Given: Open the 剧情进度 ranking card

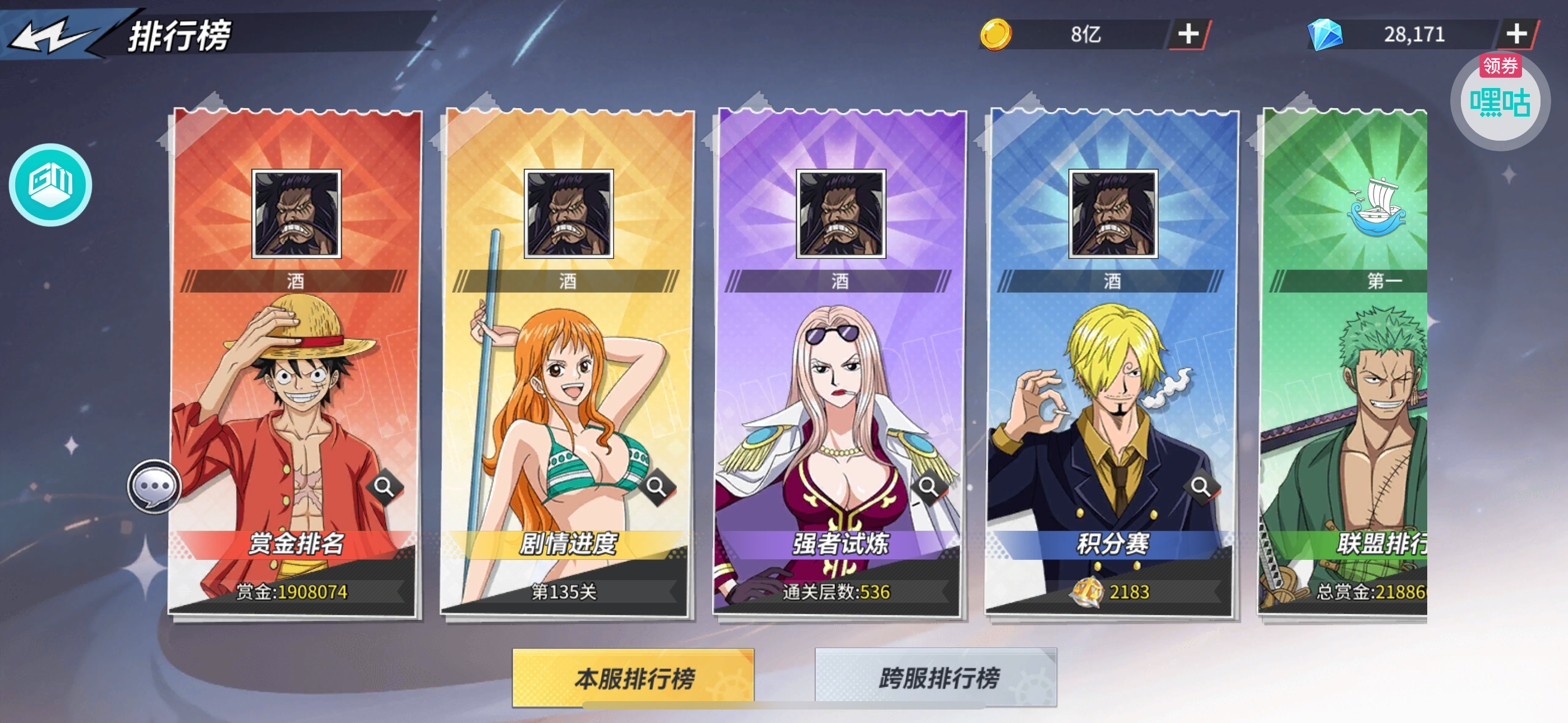Looking at the screenshot, I should [x=568, y=396].
